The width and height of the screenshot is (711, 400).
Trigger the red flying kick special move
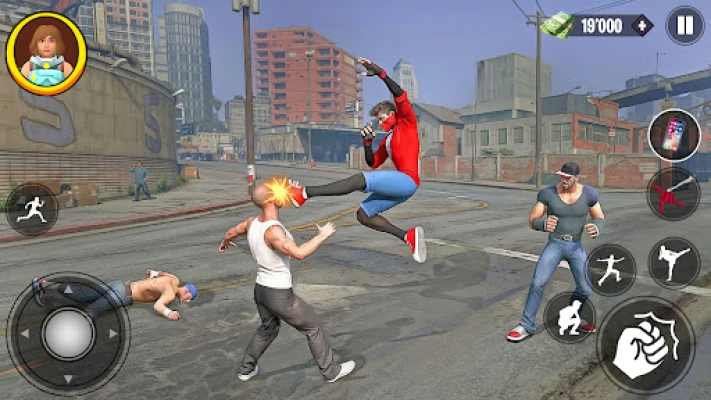(673, 193)
